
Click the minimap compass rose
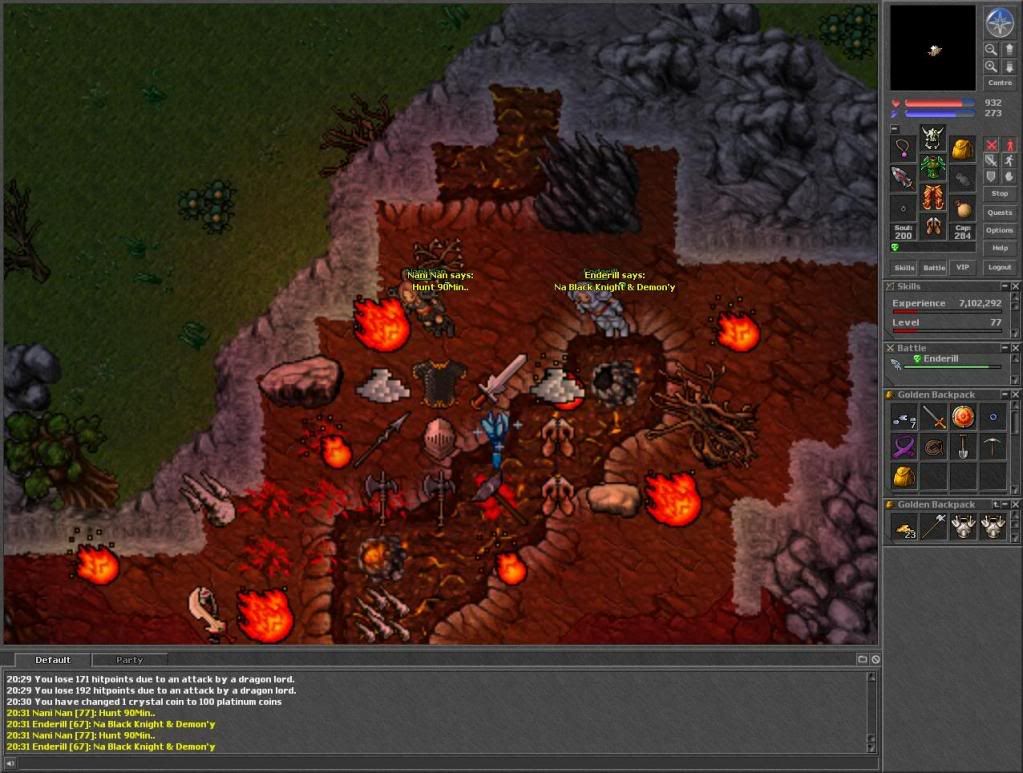click(x=999, y=22)
